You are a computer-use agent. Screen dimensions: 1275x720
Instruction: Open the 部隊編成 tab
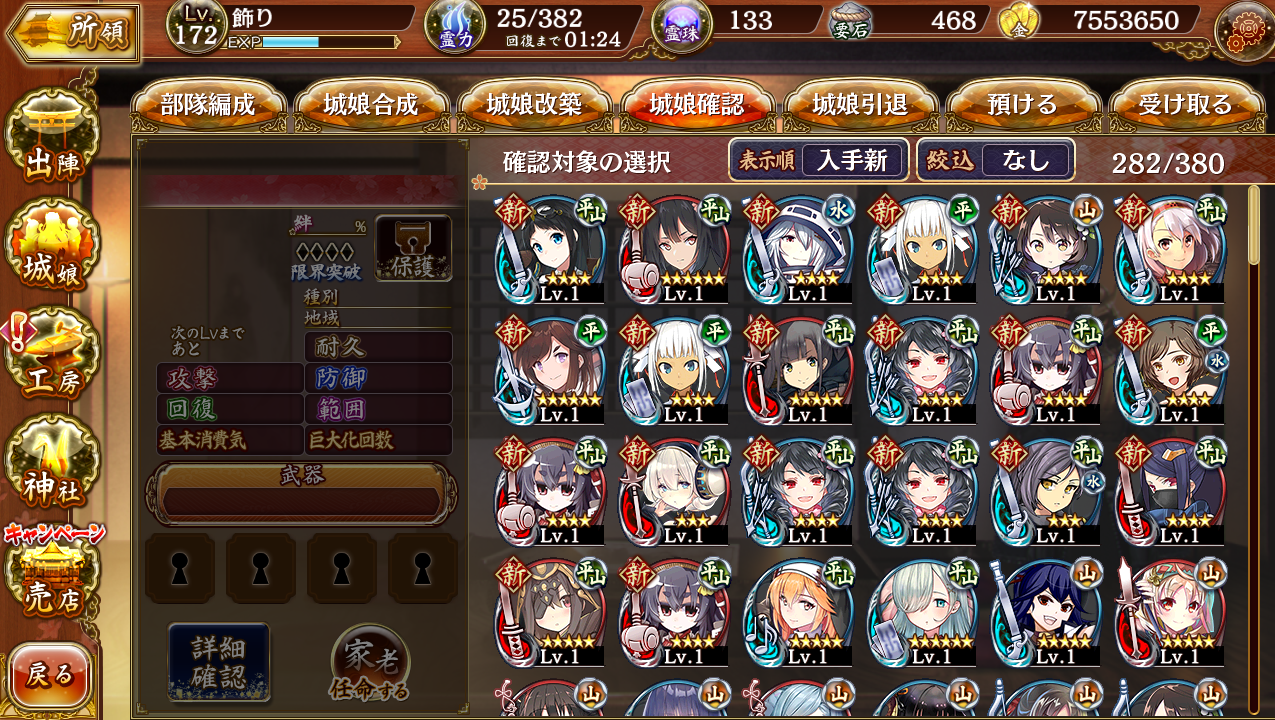[x=208, y=105]
